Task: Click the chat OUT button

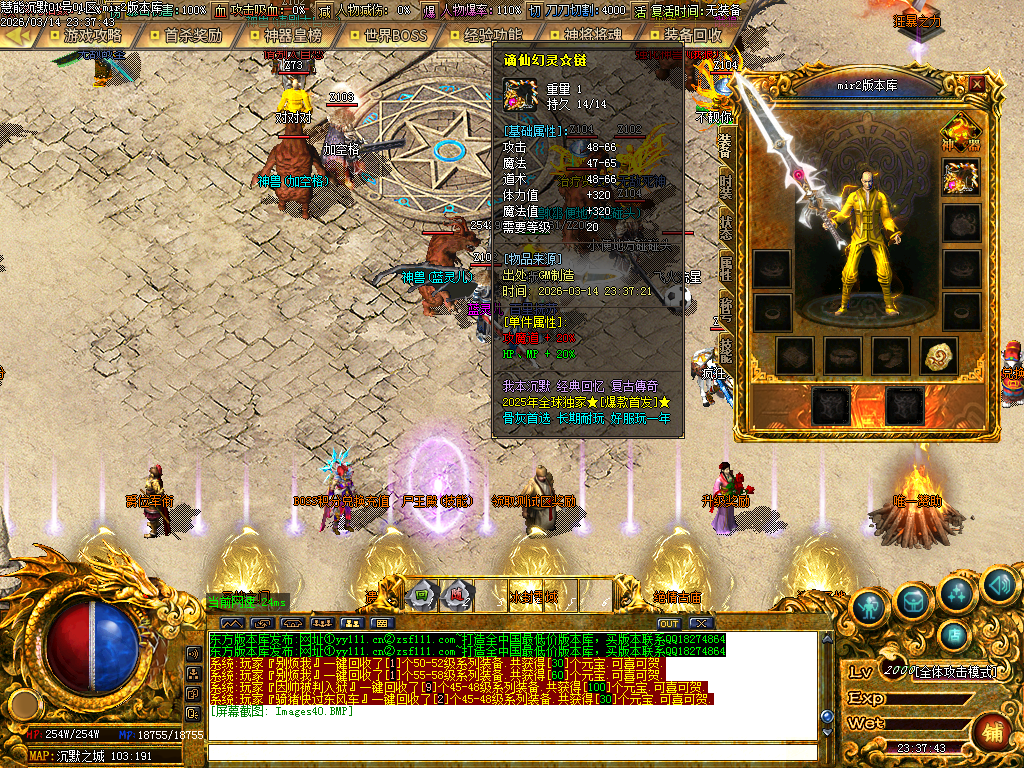Action: 668,623
